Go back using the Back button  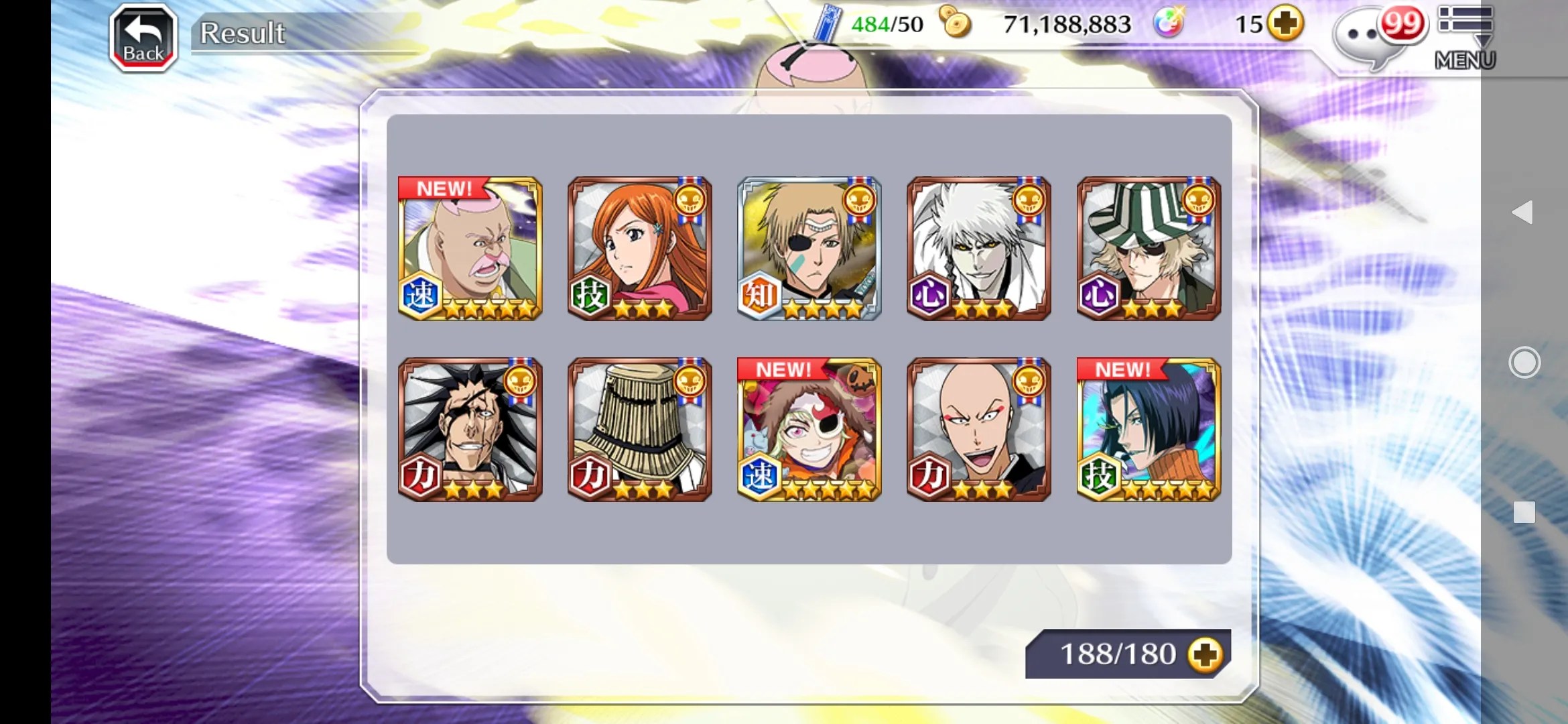pyautogui.click(x=143, y=38)
